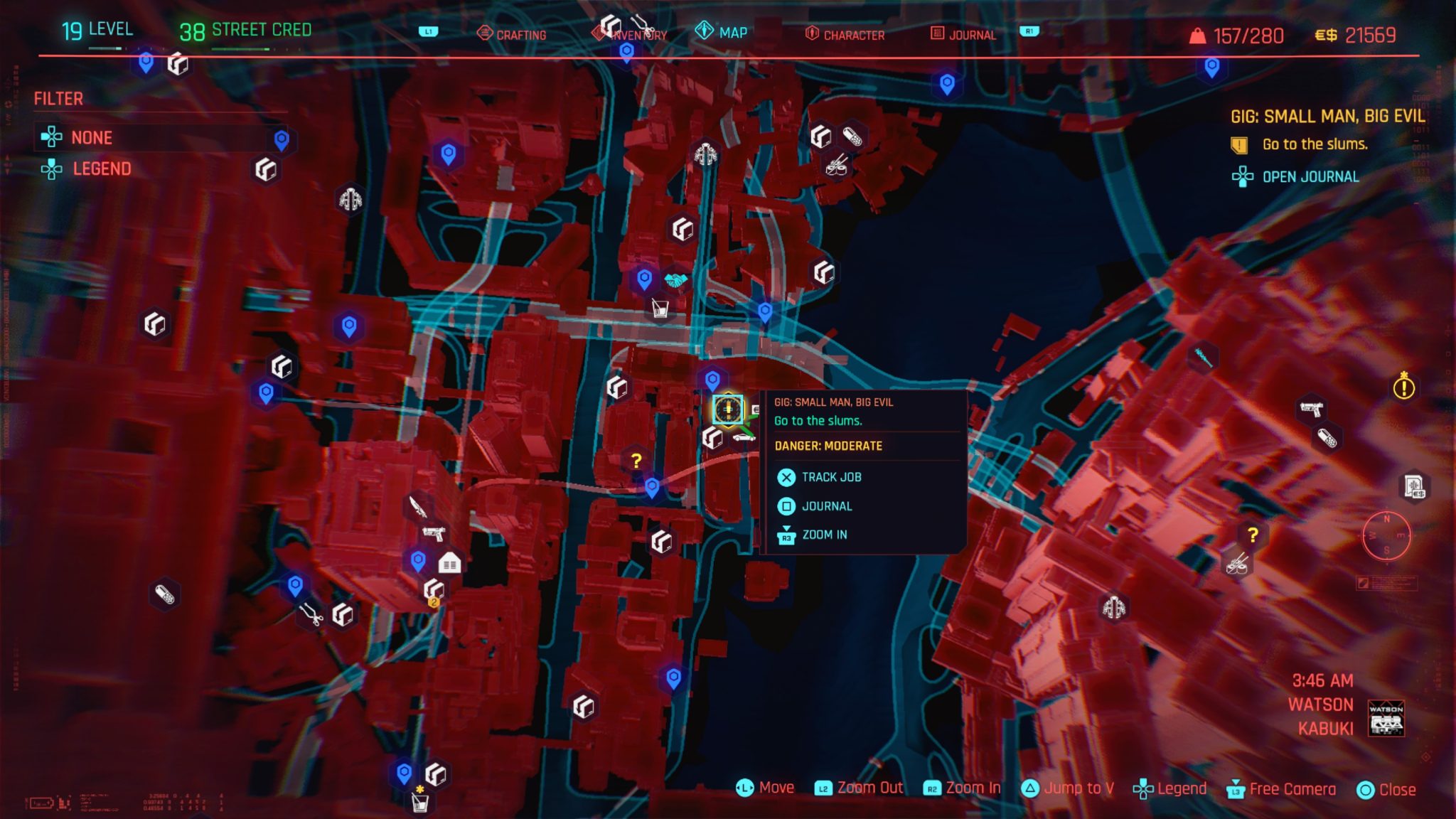Click the yellow question mark undiscovered location marker
Screen dimensions: 1456x819
[635, 460]
